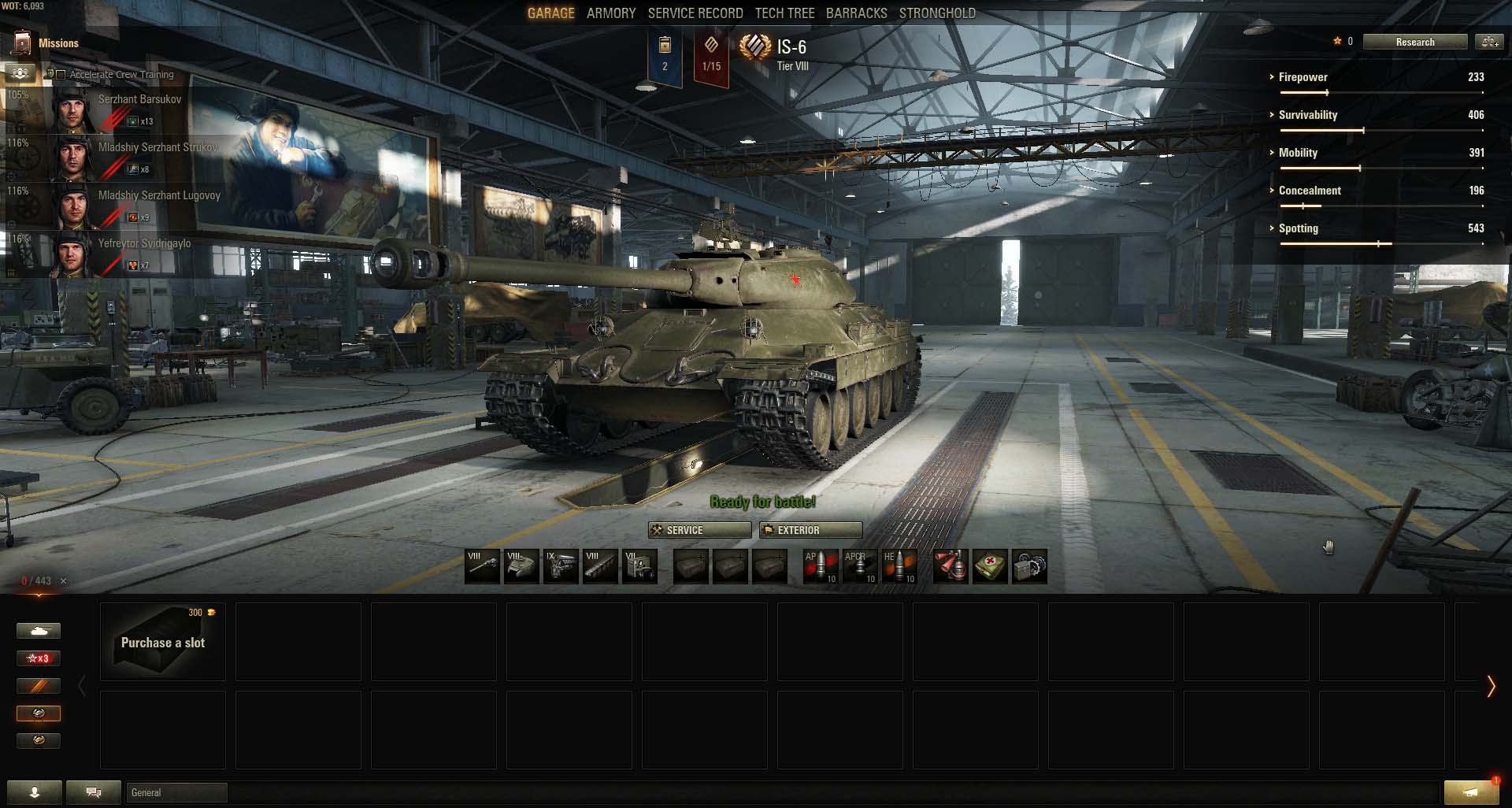Viewport: 1512px width, 808px height.
Task: Select the HE shell ammo slot
Action: tap(899, 567)
